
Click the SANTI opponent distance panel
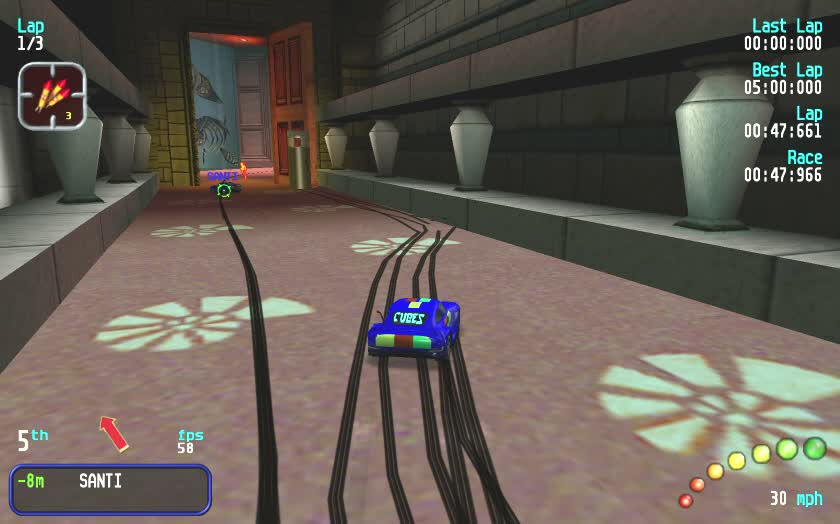point(110,488)
